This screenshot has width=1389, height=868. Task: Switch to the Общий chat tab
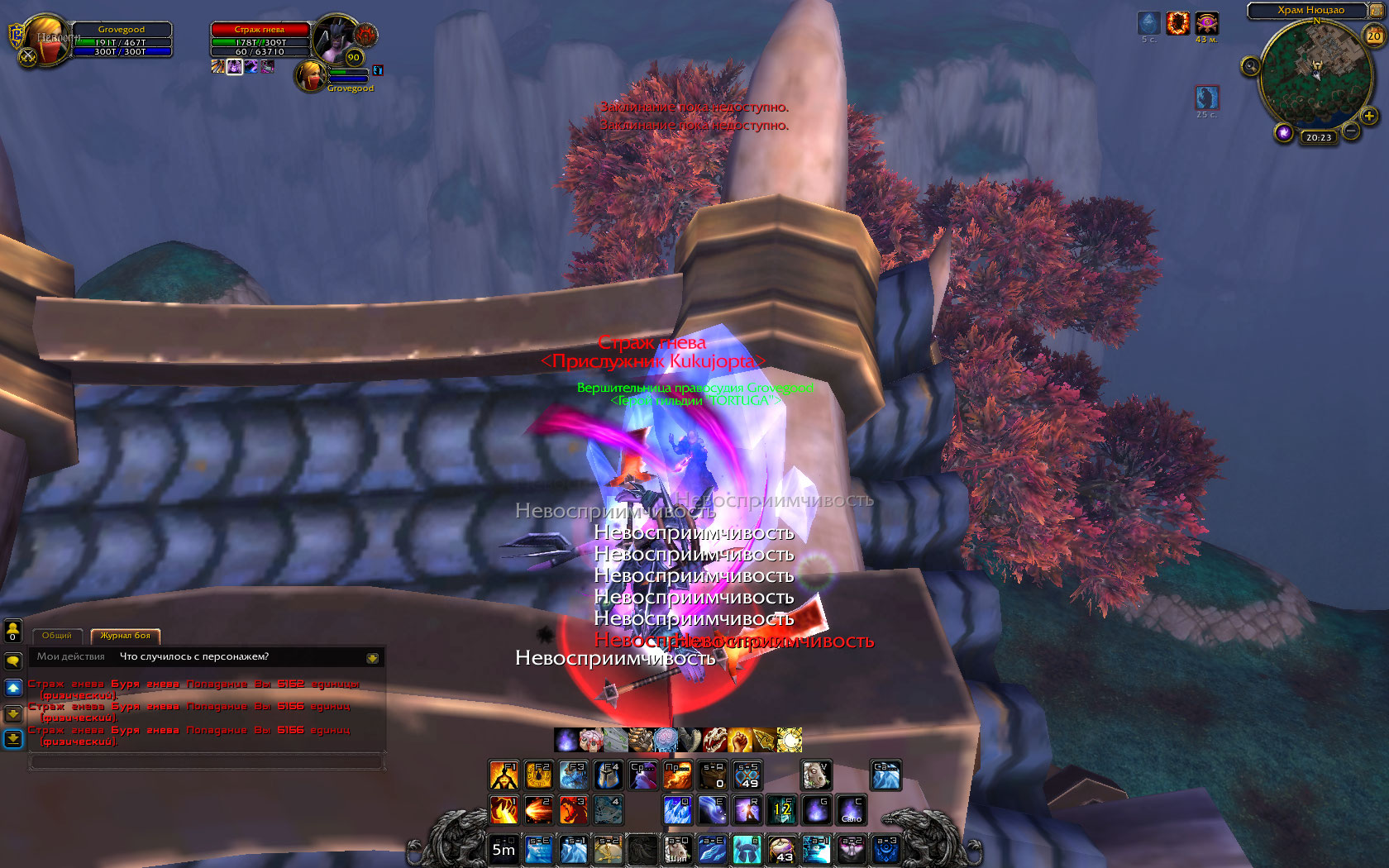pyautogui.click(x=57, y=636)
